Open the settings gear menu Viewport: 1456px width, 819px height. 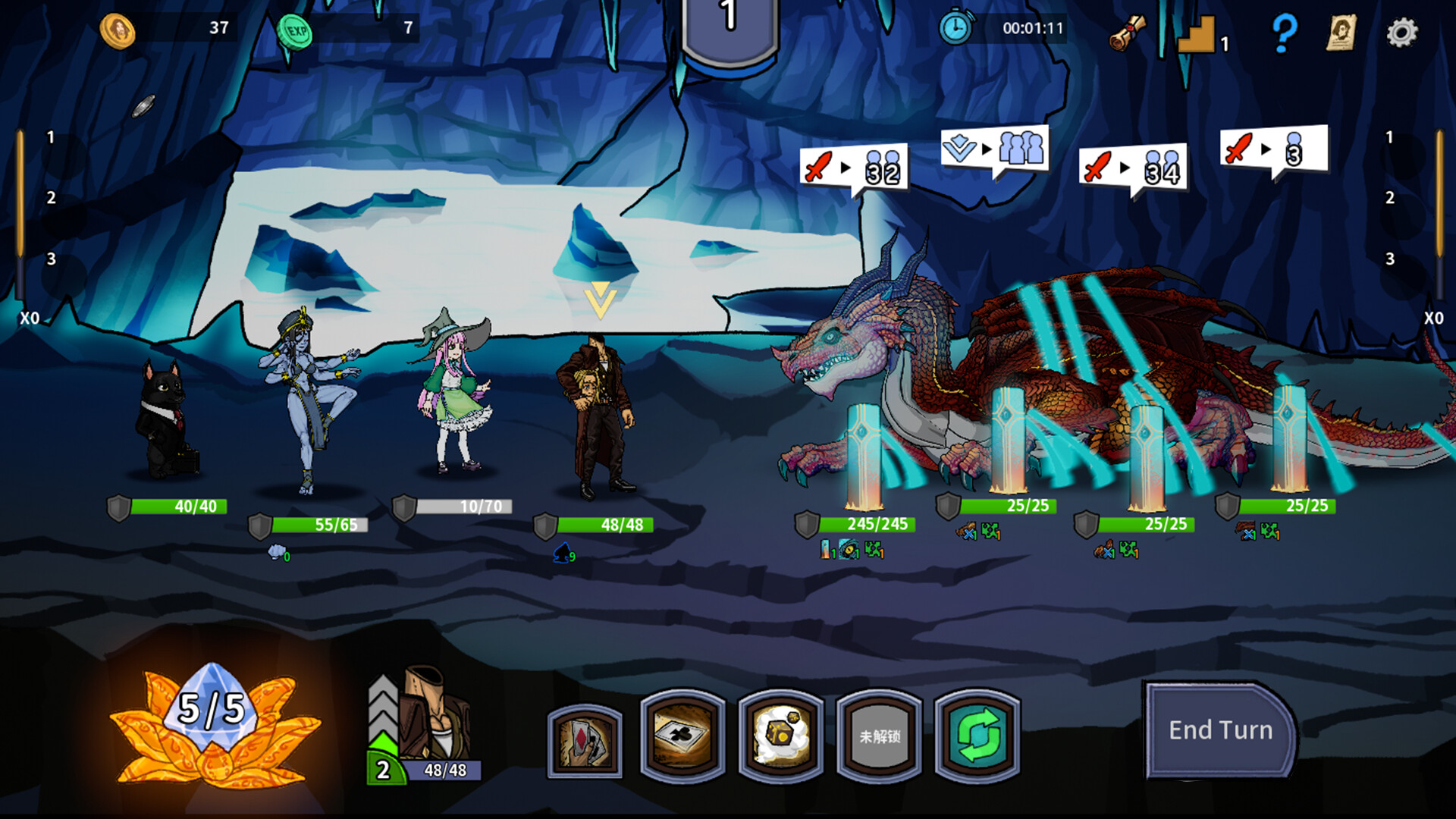tap(1401, 32)
